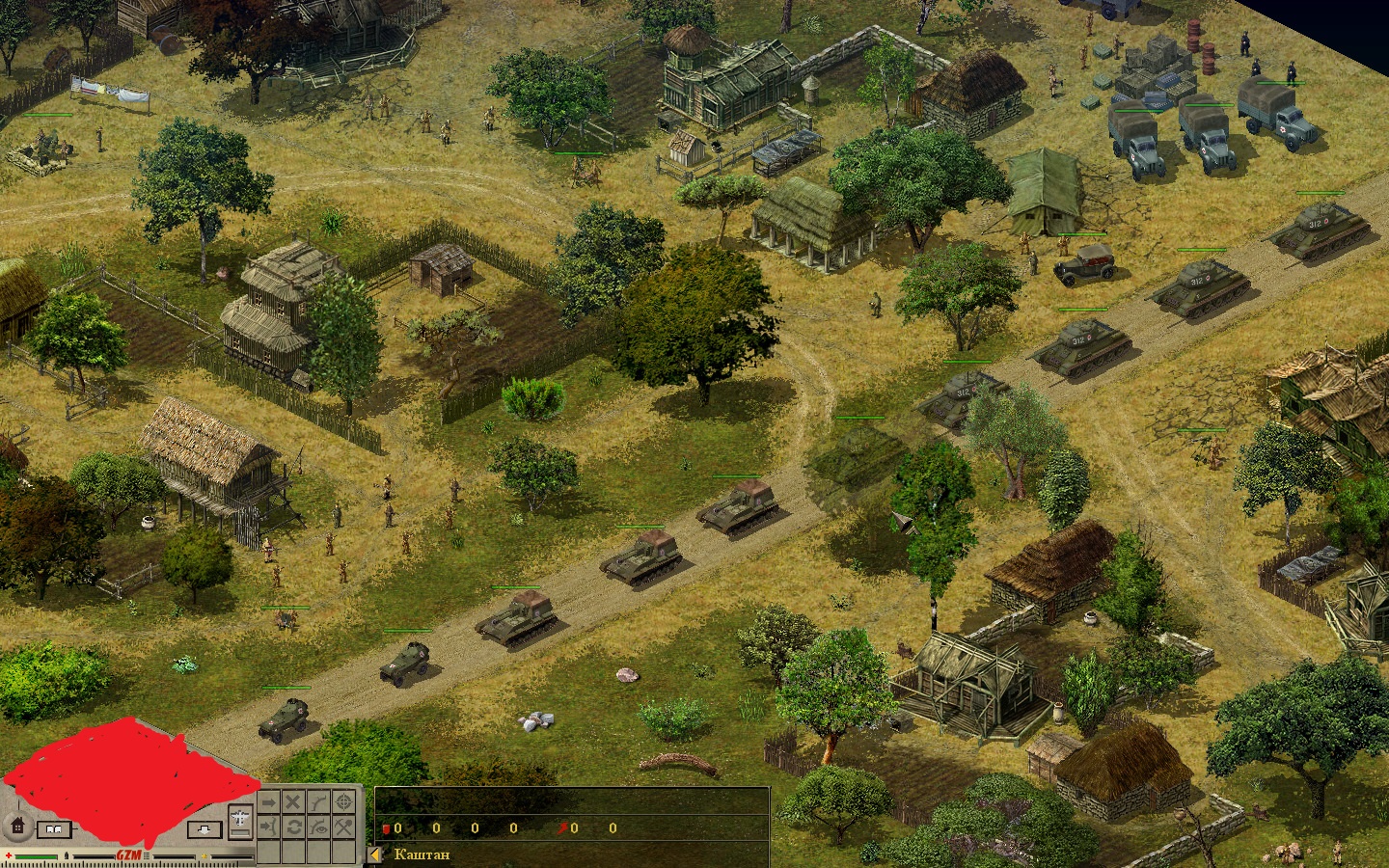
Task: Open the aviation airplane button
Action: [x=240, y=819]
